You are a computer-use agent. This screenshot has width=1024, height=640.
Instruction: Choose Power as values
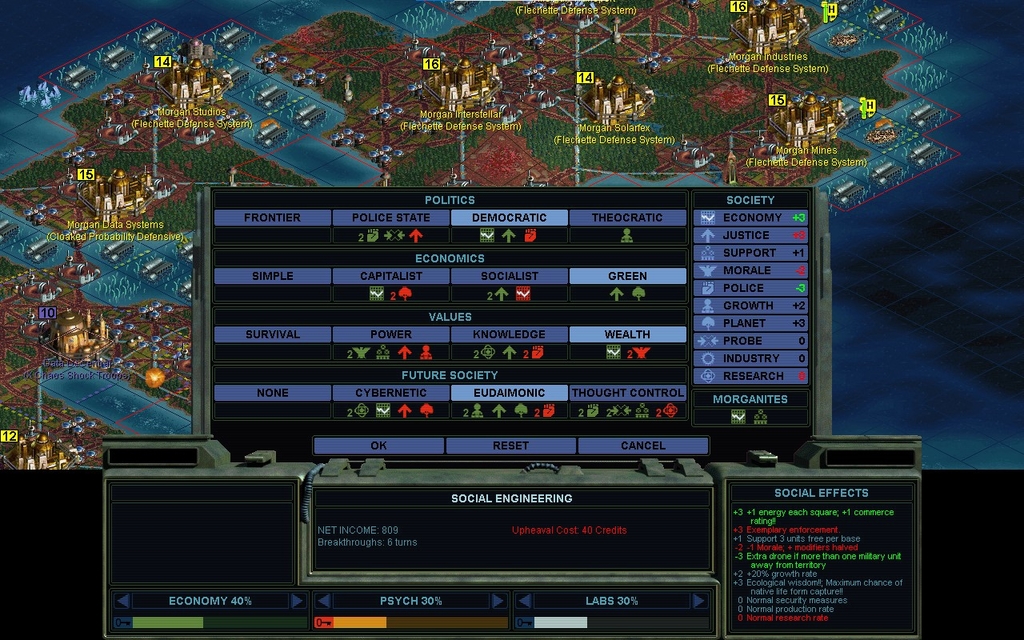pos(391,334)
